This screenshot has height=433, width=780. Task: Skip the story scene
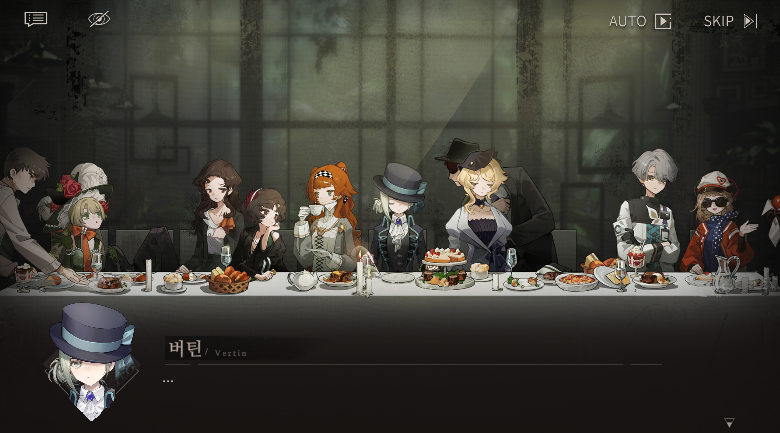730,21
